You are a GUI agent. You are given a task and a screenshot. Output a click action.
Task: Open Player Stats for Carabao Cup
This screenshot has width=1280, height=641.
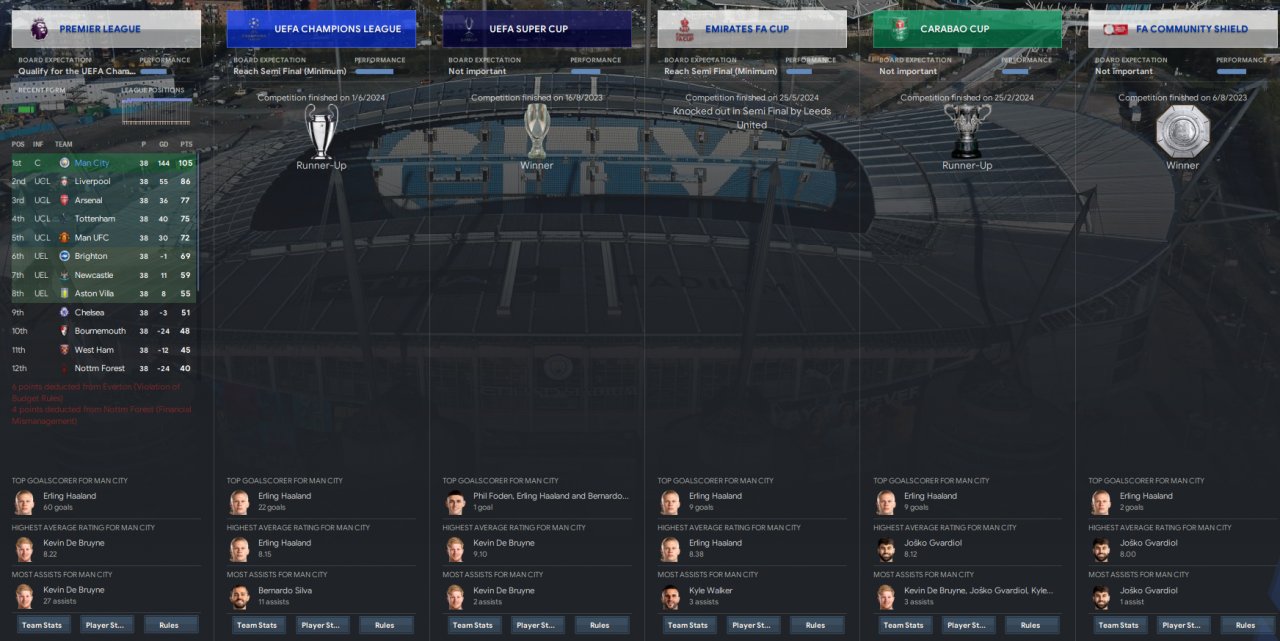click(967, 625)
